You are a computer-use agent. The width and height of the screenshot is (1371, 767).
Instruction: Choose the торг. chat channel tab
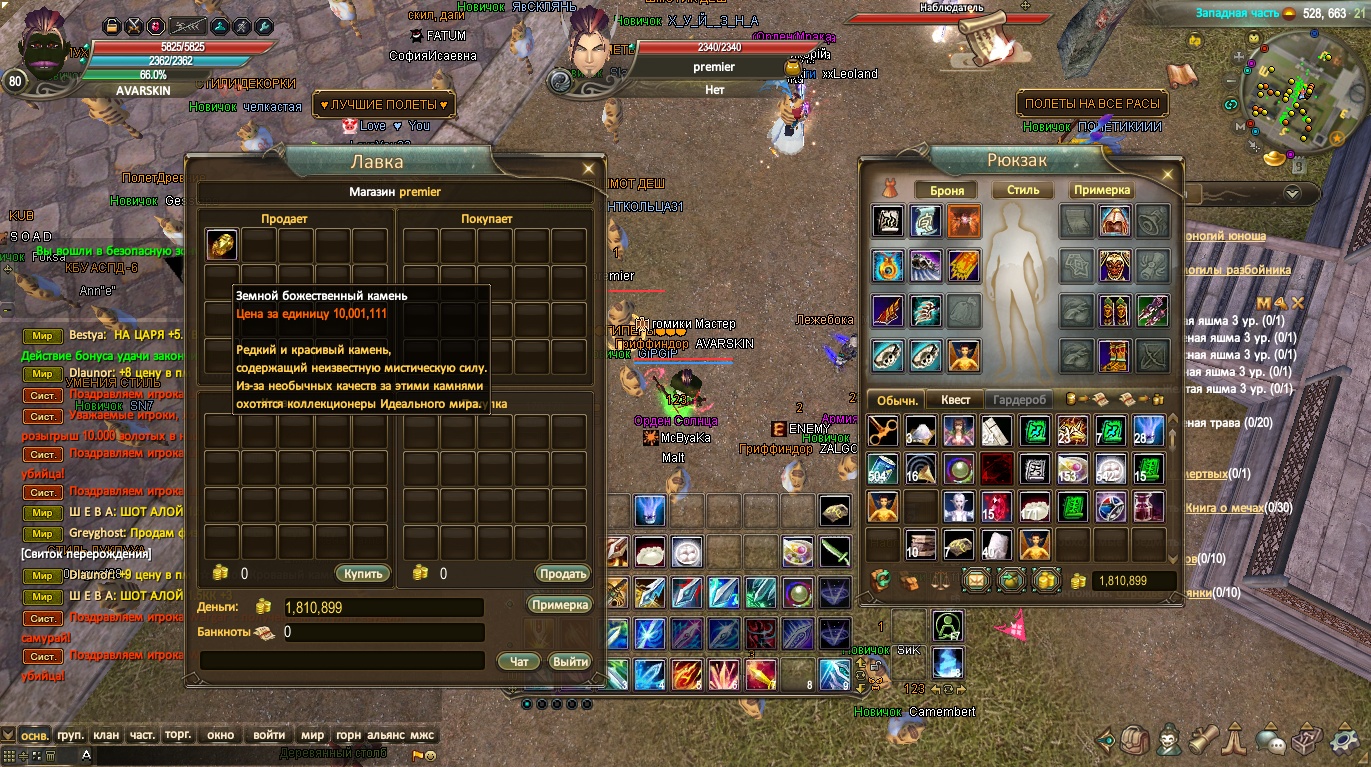point(178,735)
